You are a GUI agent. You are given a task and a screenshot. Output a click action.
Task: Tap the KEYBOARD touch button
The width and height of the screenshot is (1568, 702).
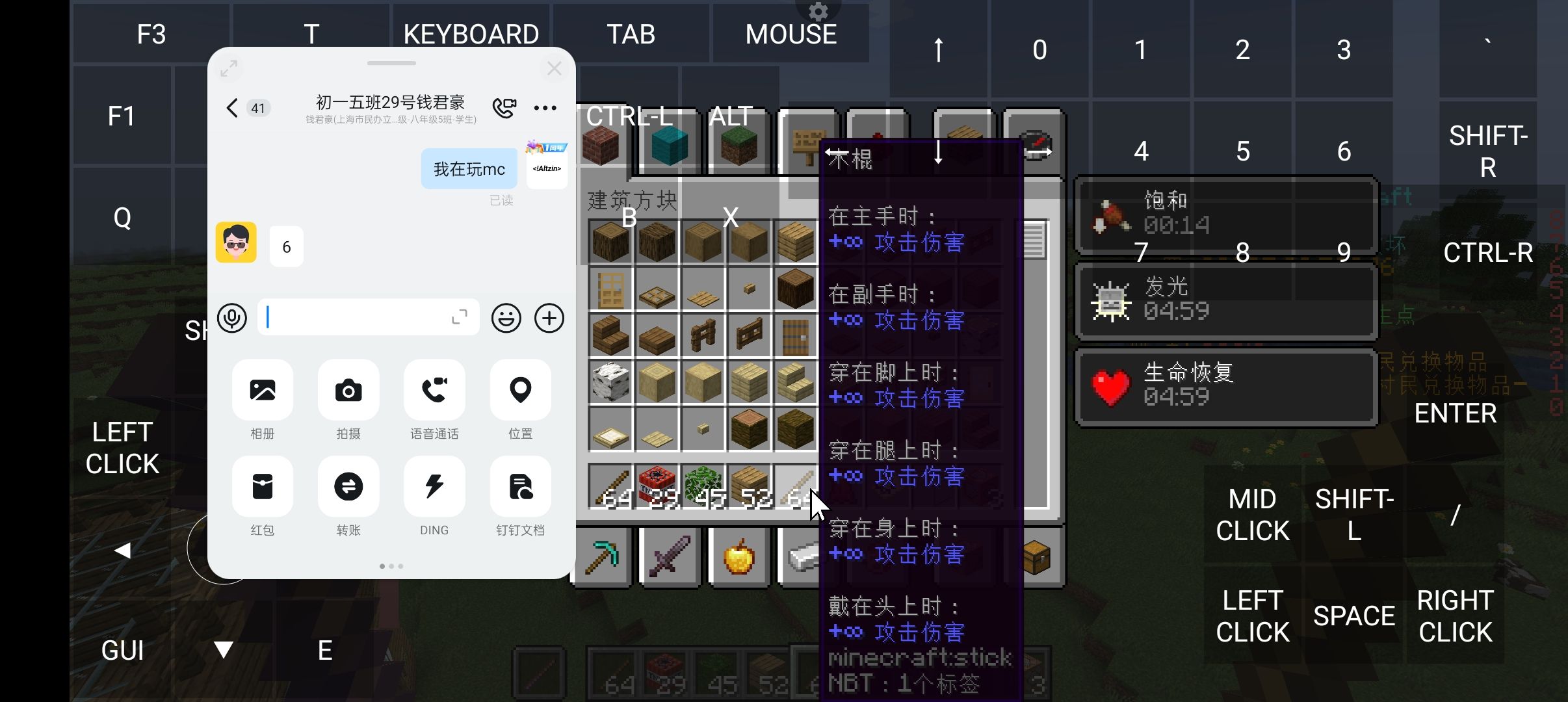(471, 34)
